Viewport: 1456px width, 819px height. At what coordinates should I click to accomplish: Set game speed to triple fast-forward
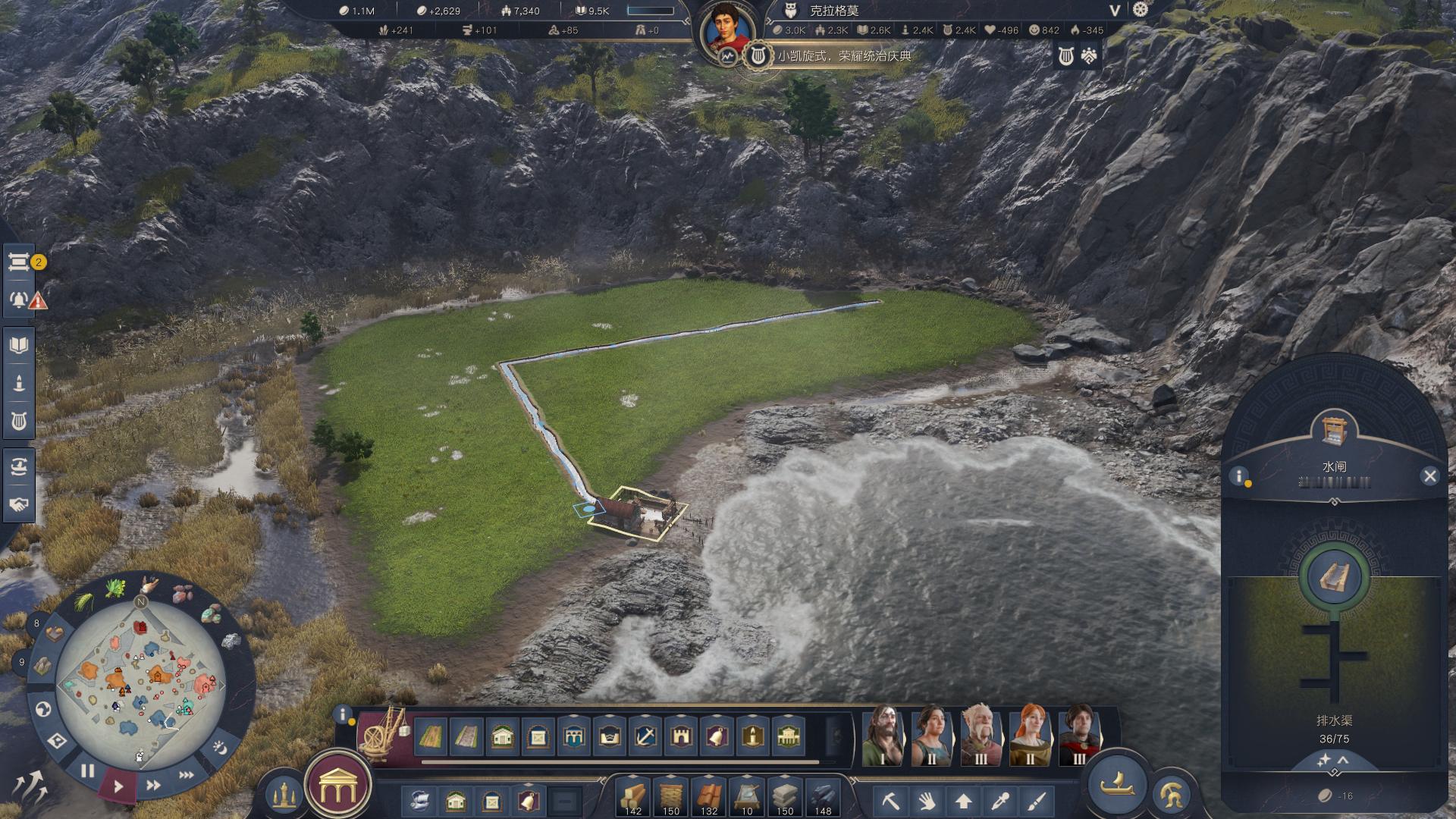coord(186,775)
